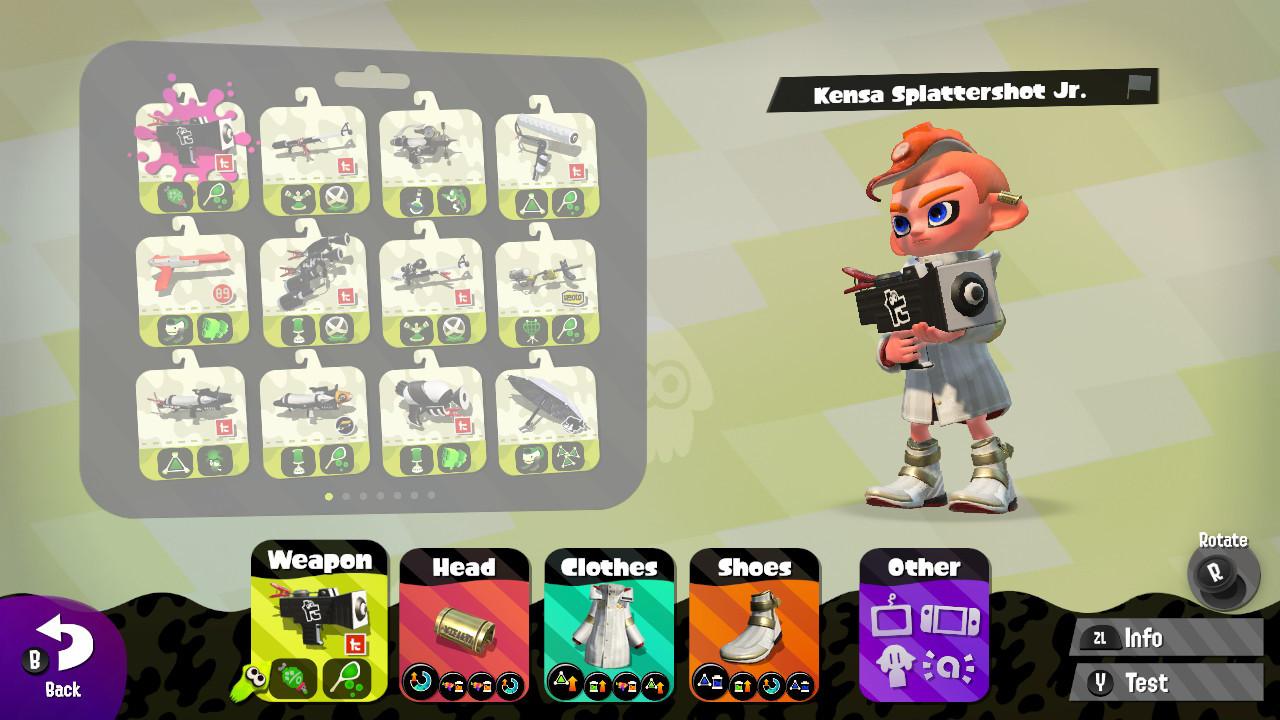Click the flag icon beside the weapon name banner

(x=1138, y=89)
